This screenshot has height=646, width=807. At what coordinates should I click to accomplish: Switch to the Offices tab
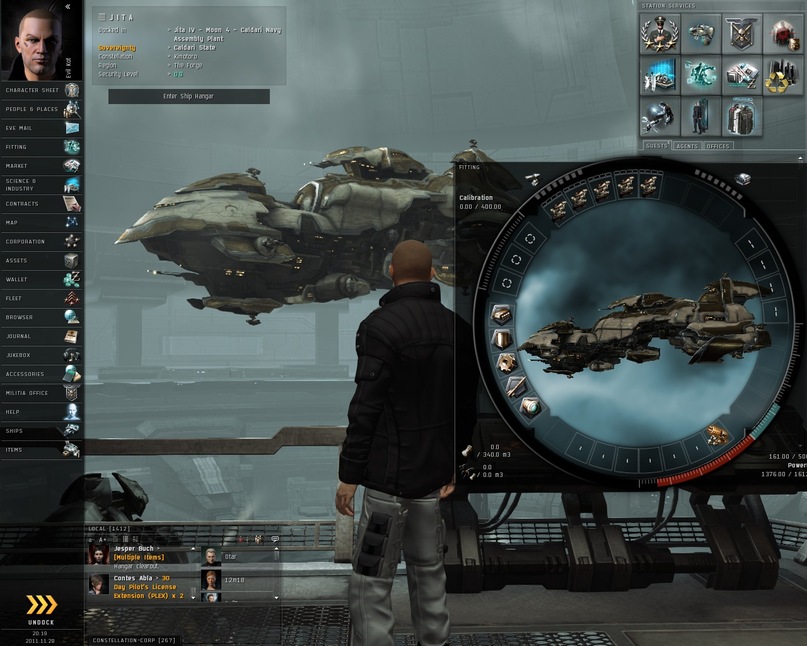pos(717,146)
